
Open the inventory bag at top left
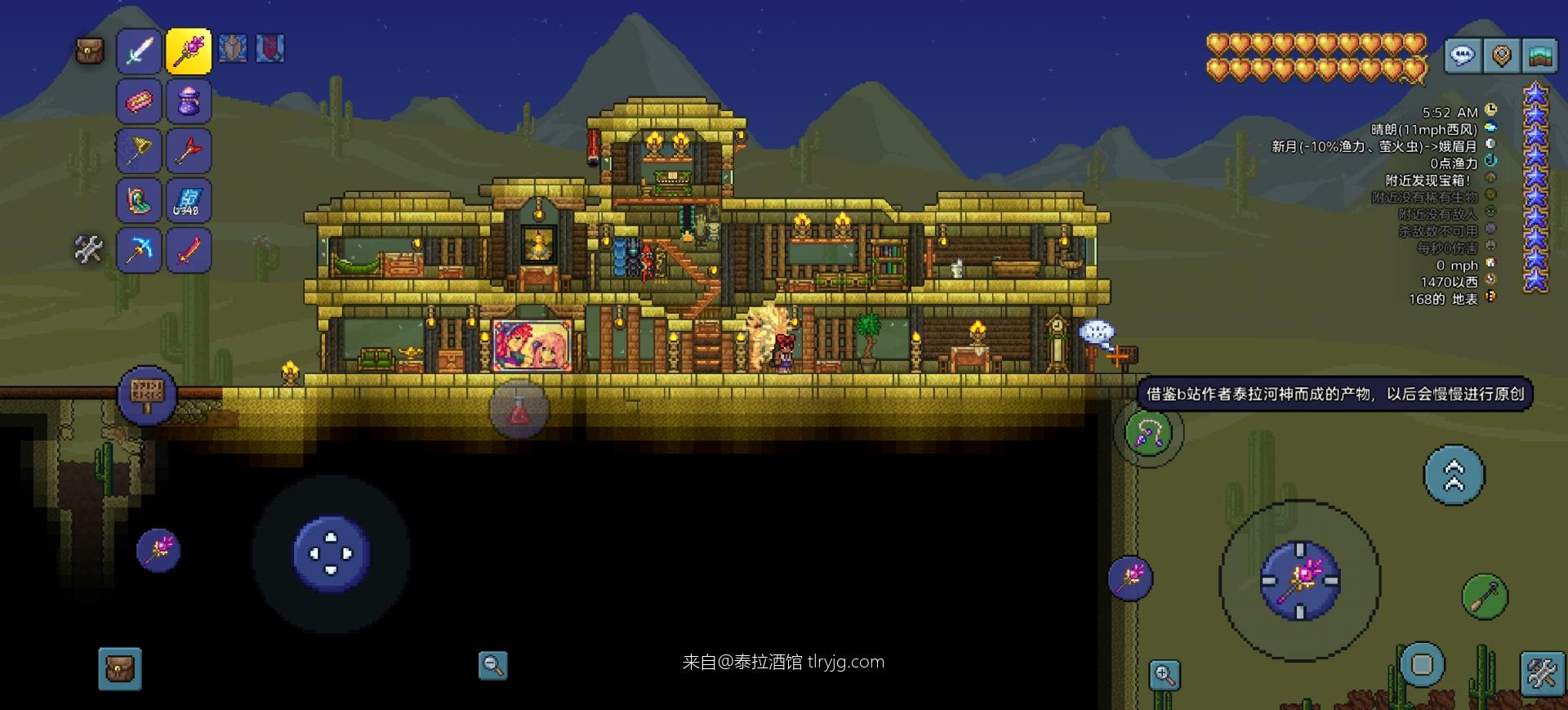(90, 51)
